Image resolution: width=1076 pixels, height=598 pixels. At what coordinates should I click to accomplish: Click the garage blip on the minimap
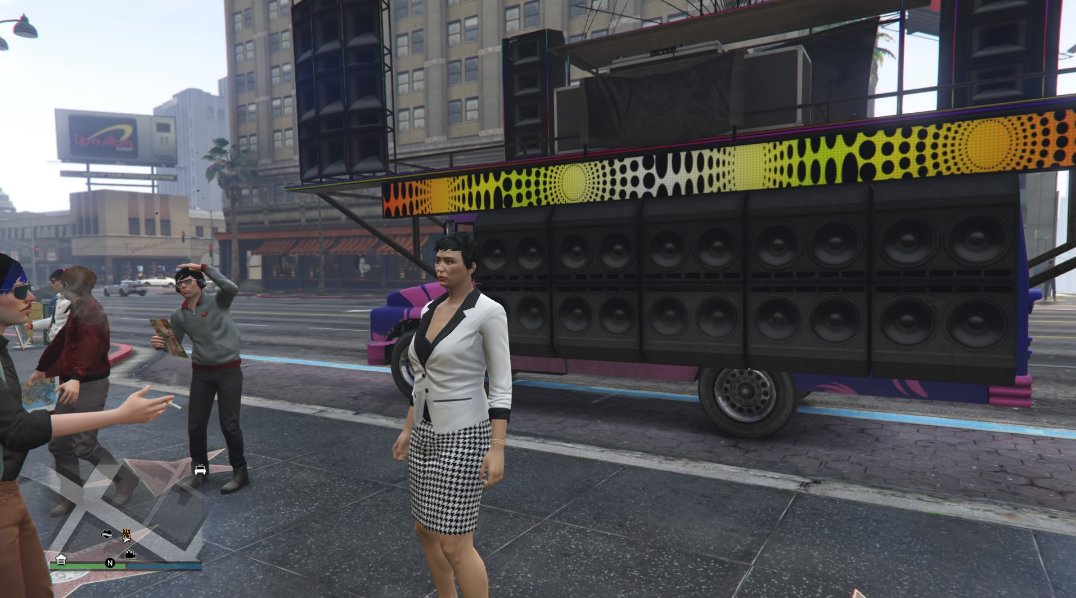(61, 559)
